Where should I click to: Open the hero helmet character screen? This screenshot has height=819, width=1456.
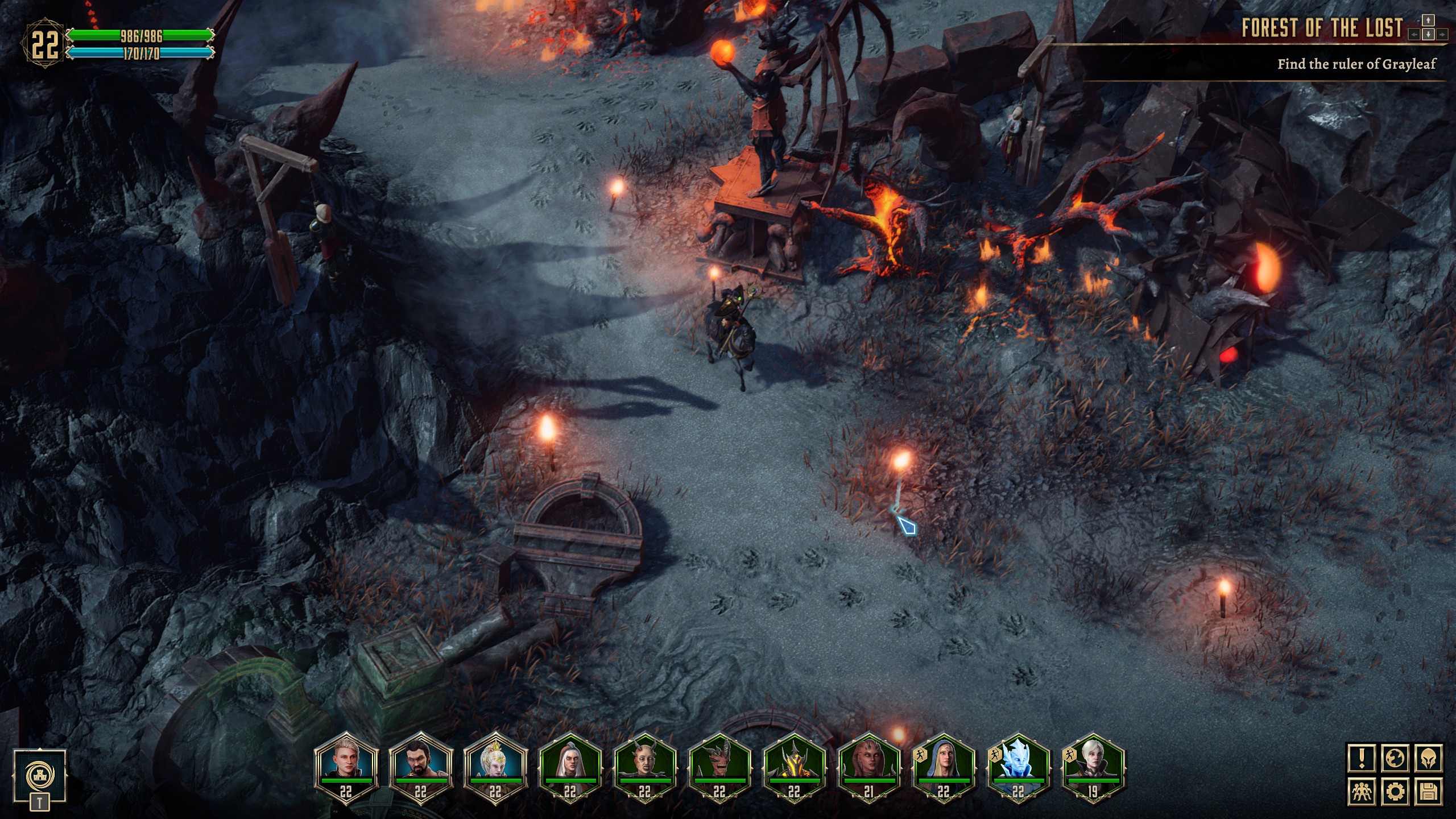click(1429, 759)
